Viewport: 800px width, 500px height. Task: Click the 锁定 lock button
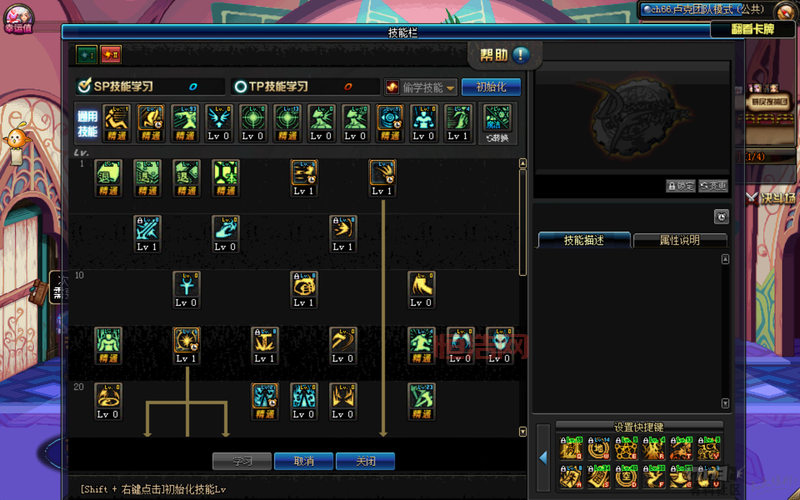pos(680,186)
